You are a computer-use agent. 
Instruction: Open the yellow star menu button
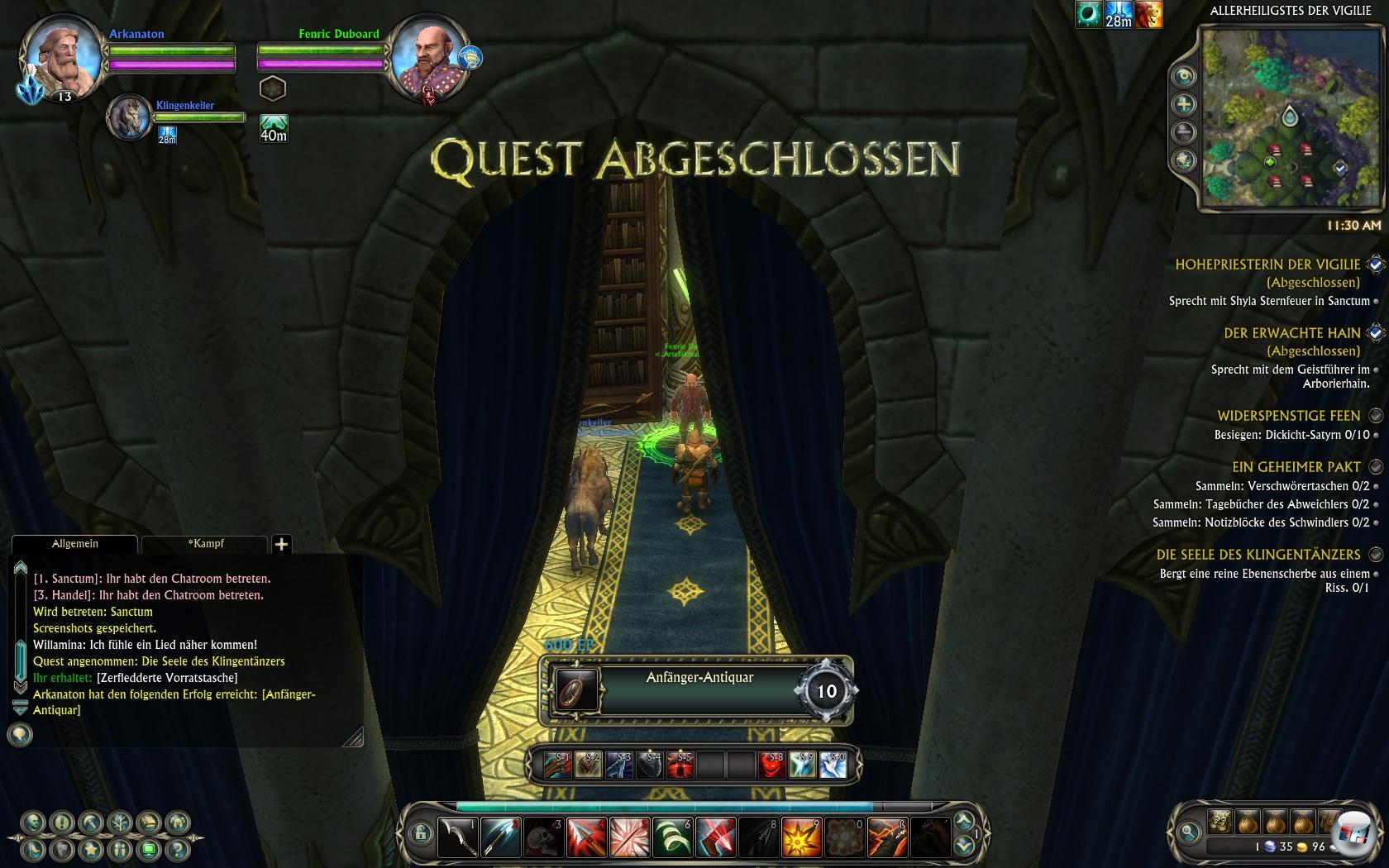91,849
